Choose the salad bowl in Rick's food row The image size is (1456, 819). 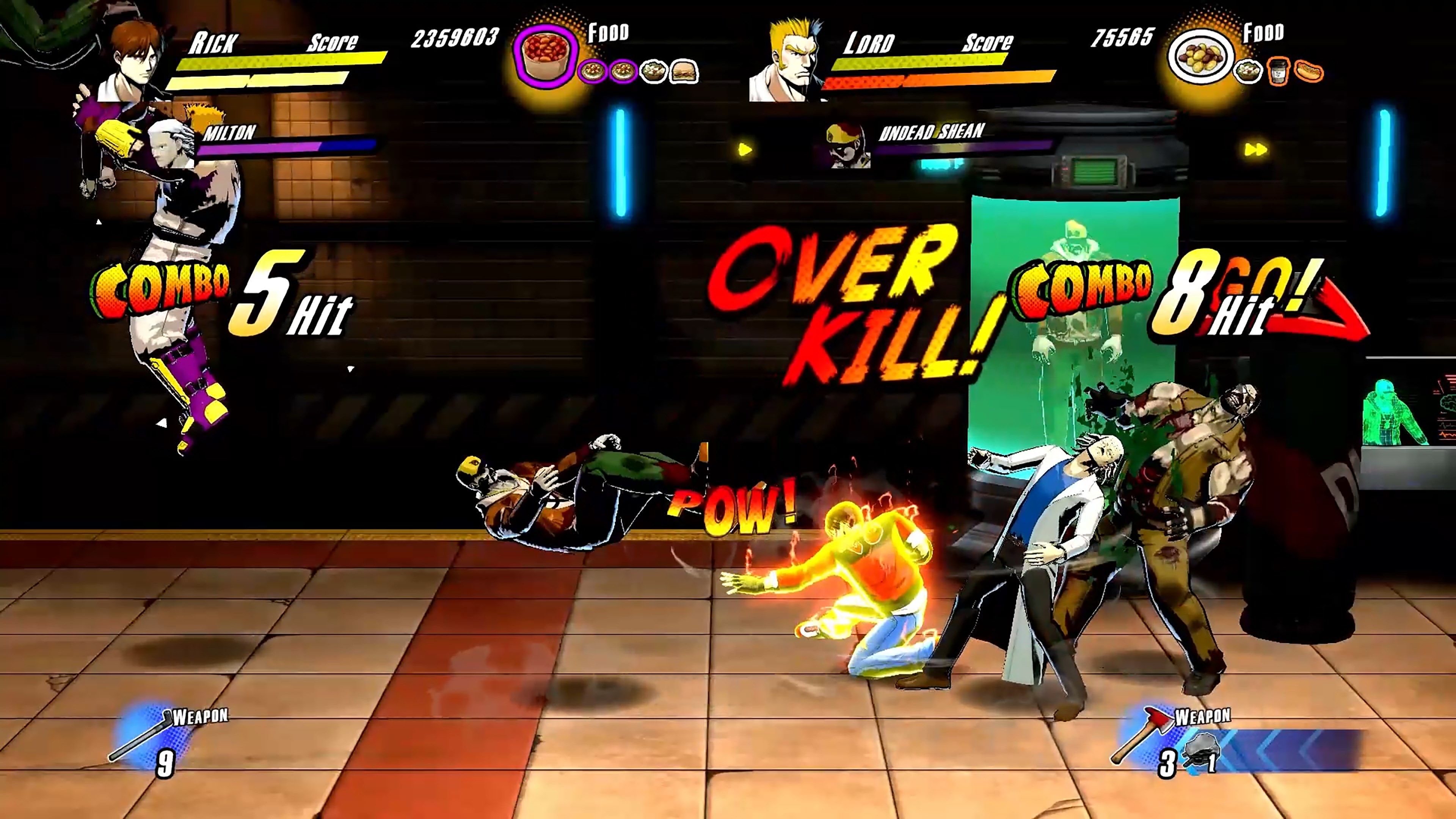653,72
